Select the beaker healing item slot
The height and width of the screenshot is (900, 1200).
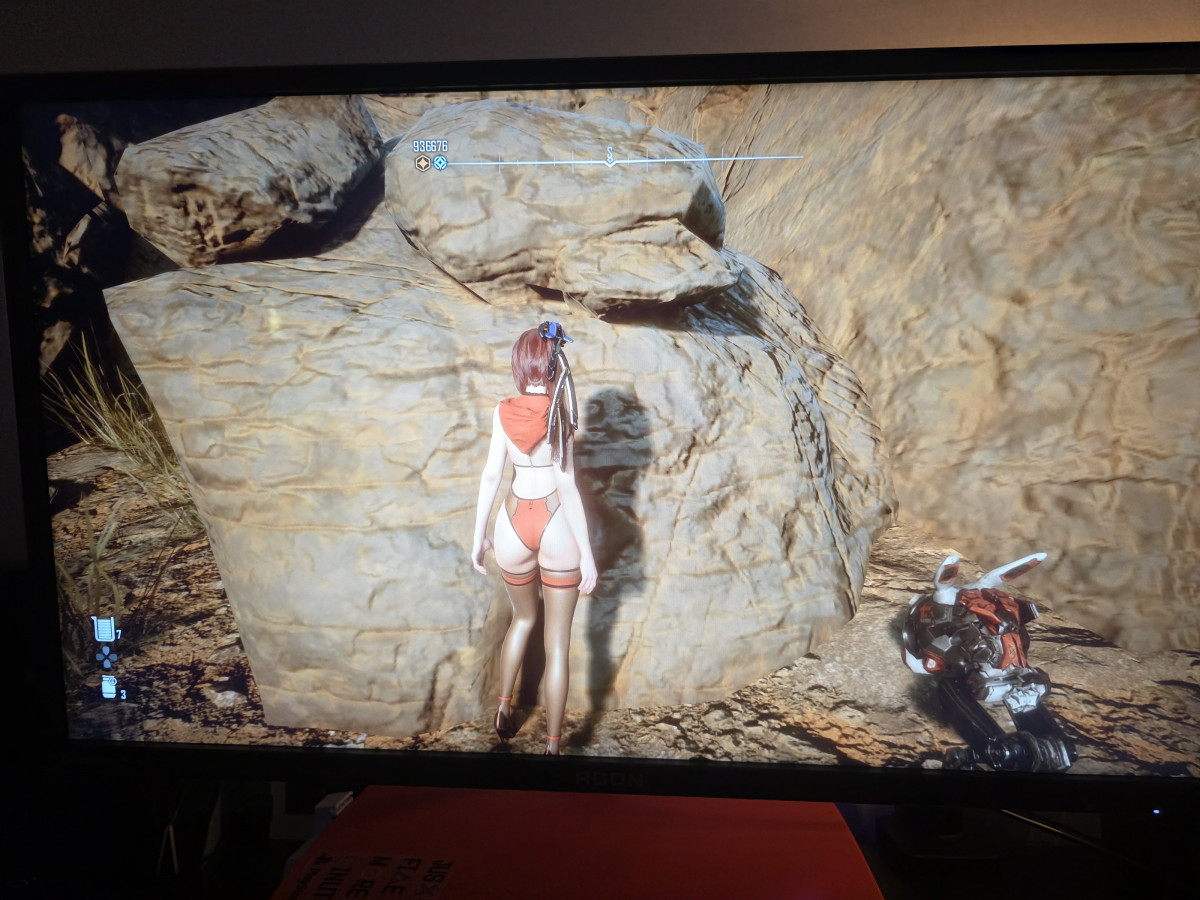click(103, 628)
